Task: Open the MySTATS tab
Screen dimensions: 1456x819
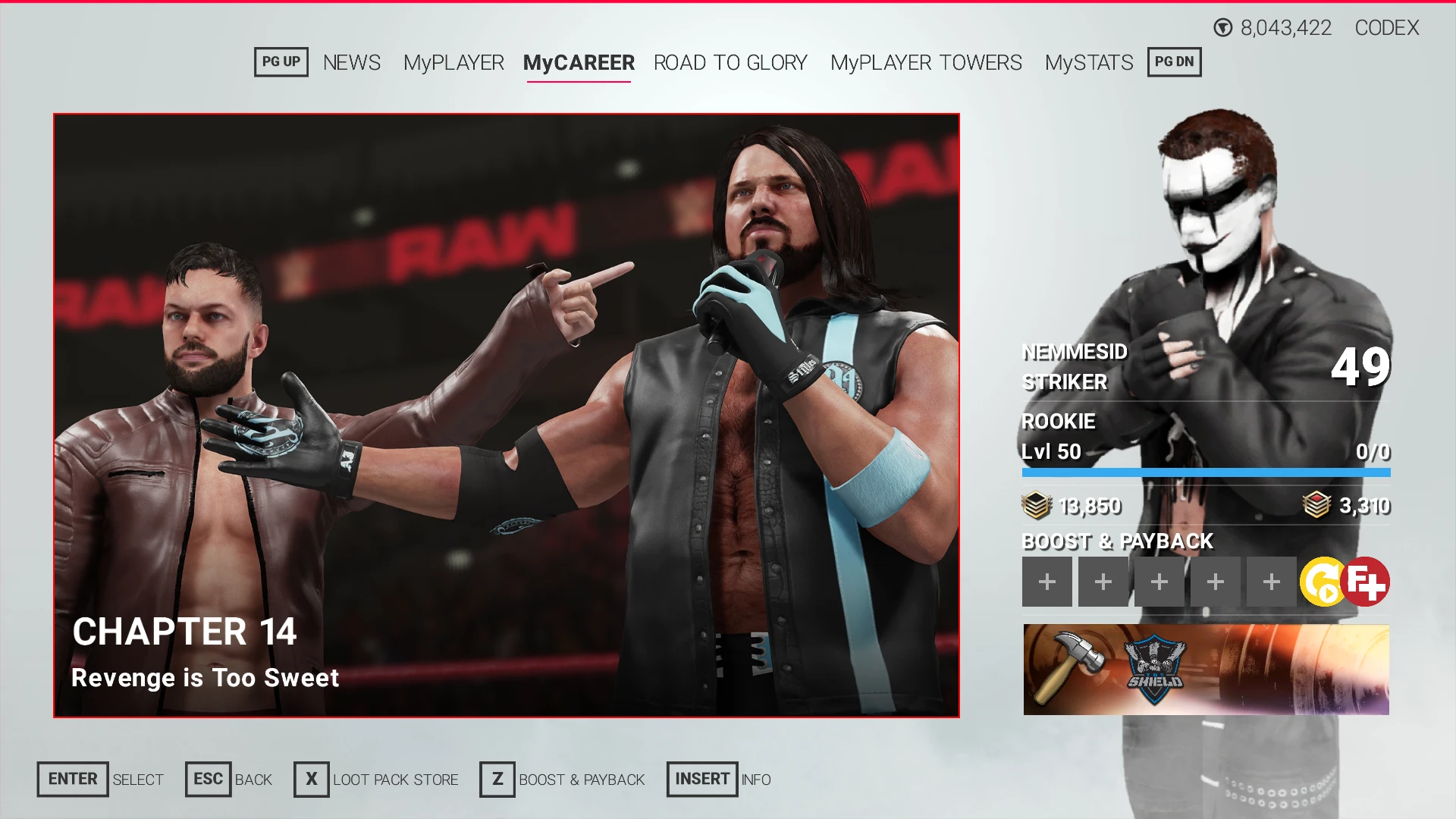Action: tap(1088, 63)
